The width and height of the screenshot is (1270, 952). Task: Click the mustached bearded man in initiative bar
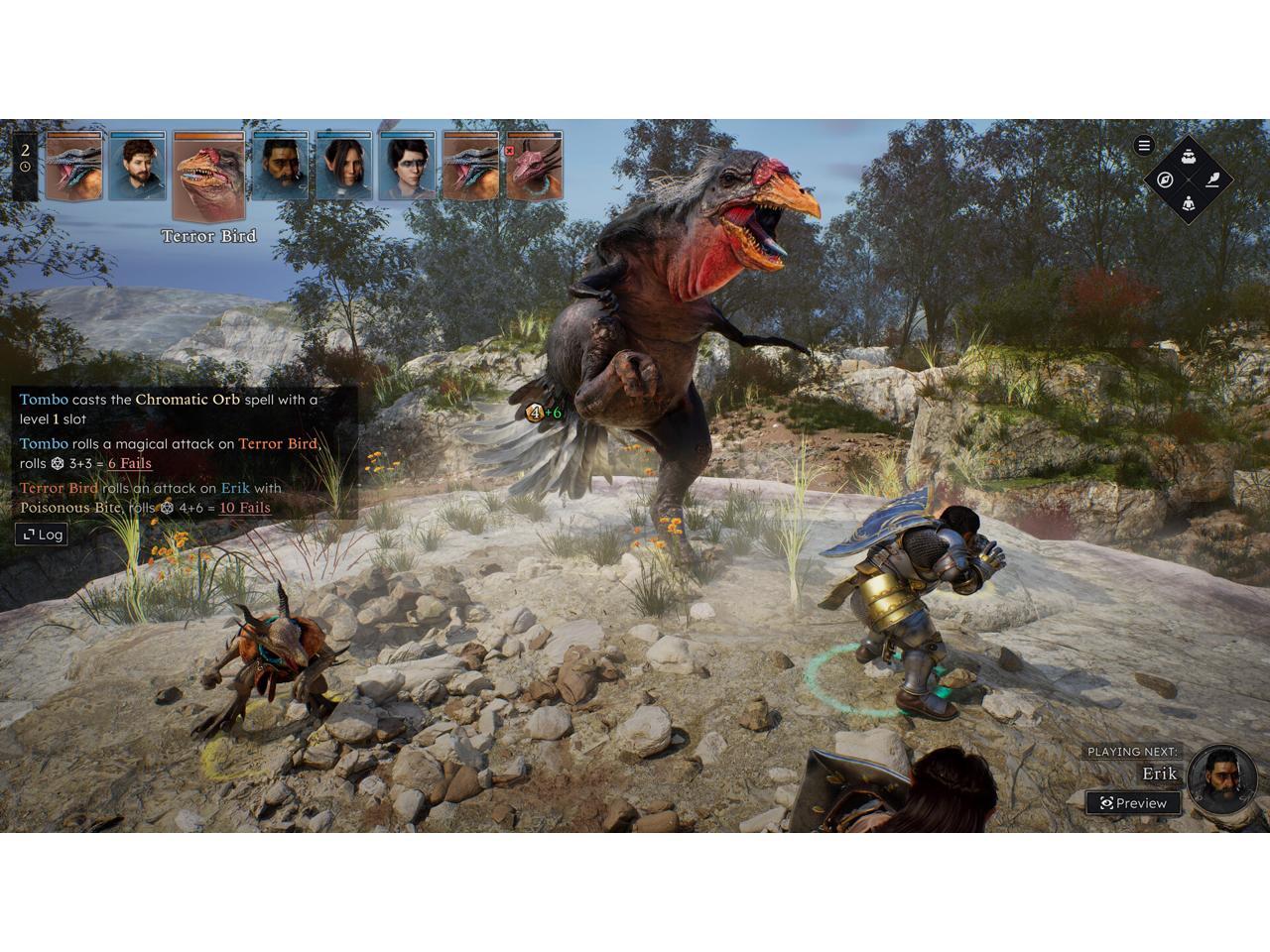pos(280,166)
